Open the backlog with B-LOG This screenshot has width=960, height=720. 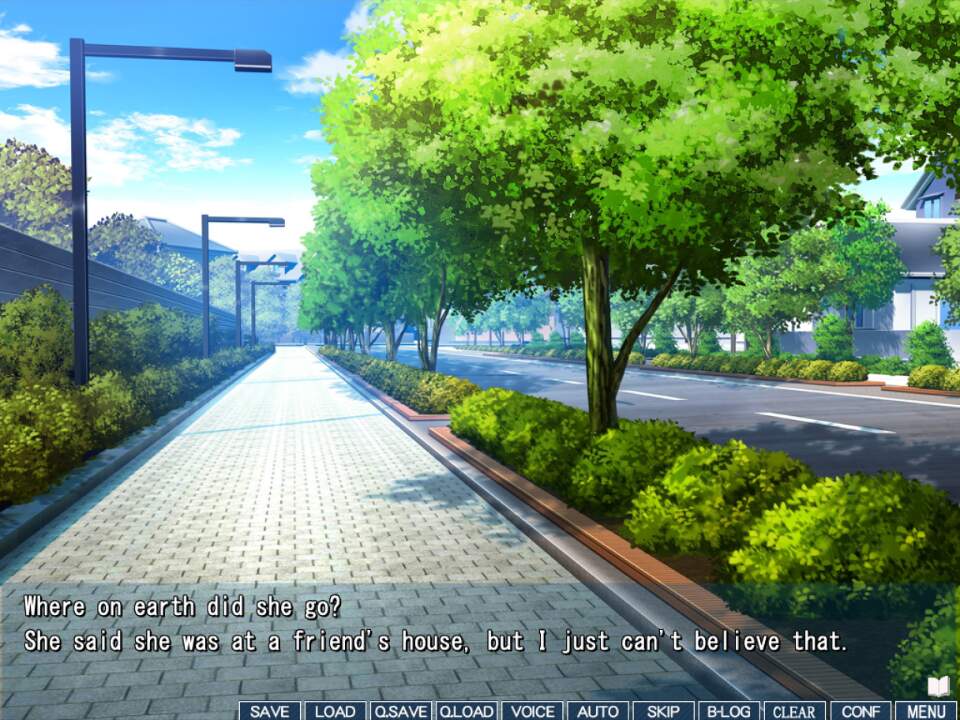729,711
